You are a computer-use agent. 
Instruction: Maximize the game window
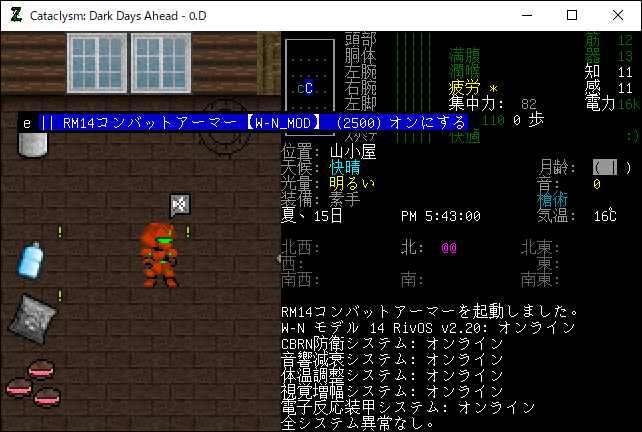(x=571, y=15)
